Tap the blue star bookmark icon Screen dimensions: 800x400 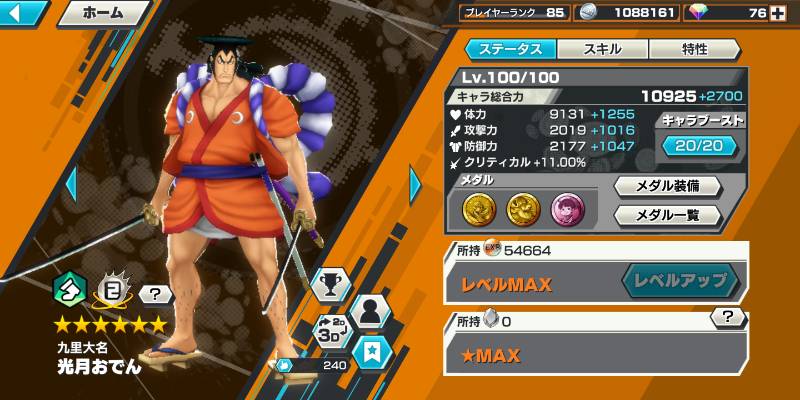pos(372,353)
